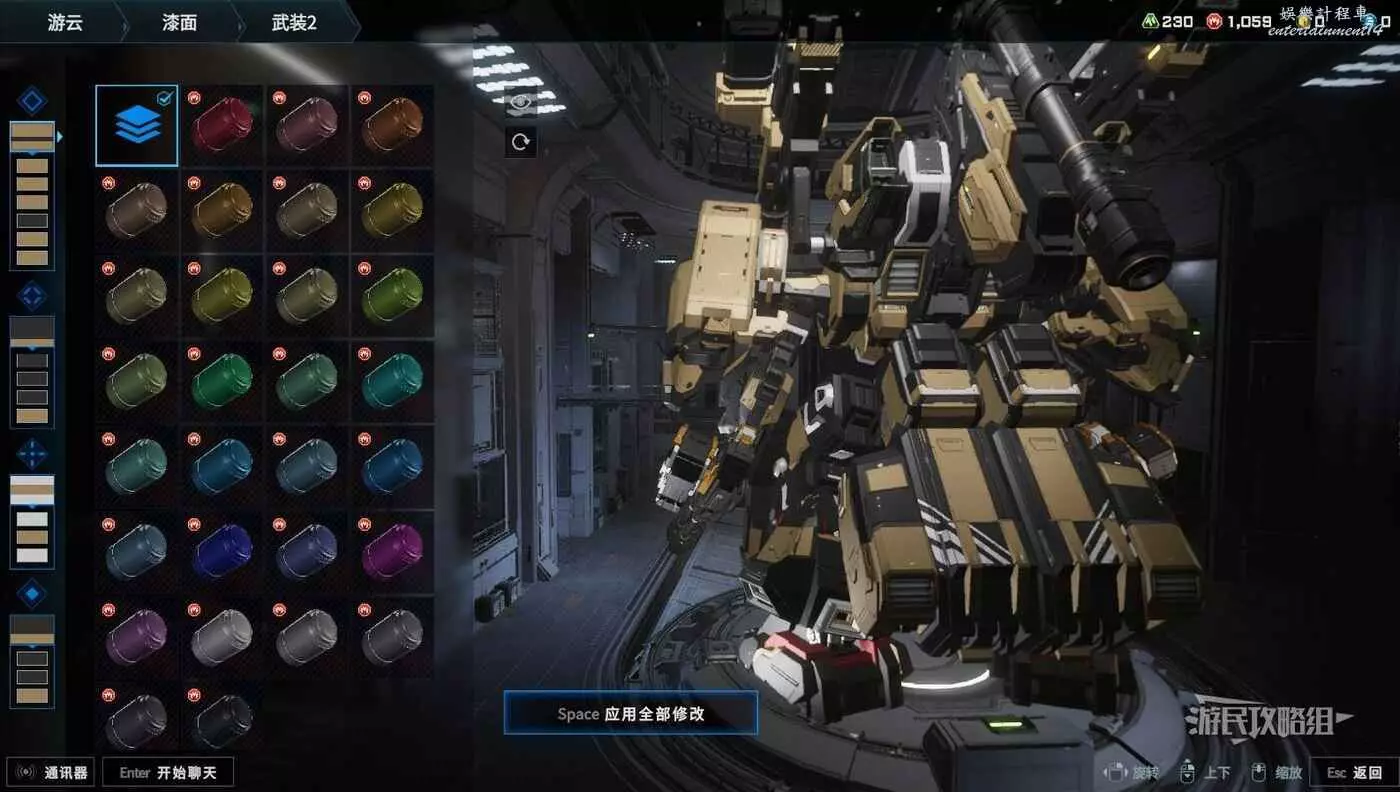Select the light grey paint canister

tap(222, 637)
